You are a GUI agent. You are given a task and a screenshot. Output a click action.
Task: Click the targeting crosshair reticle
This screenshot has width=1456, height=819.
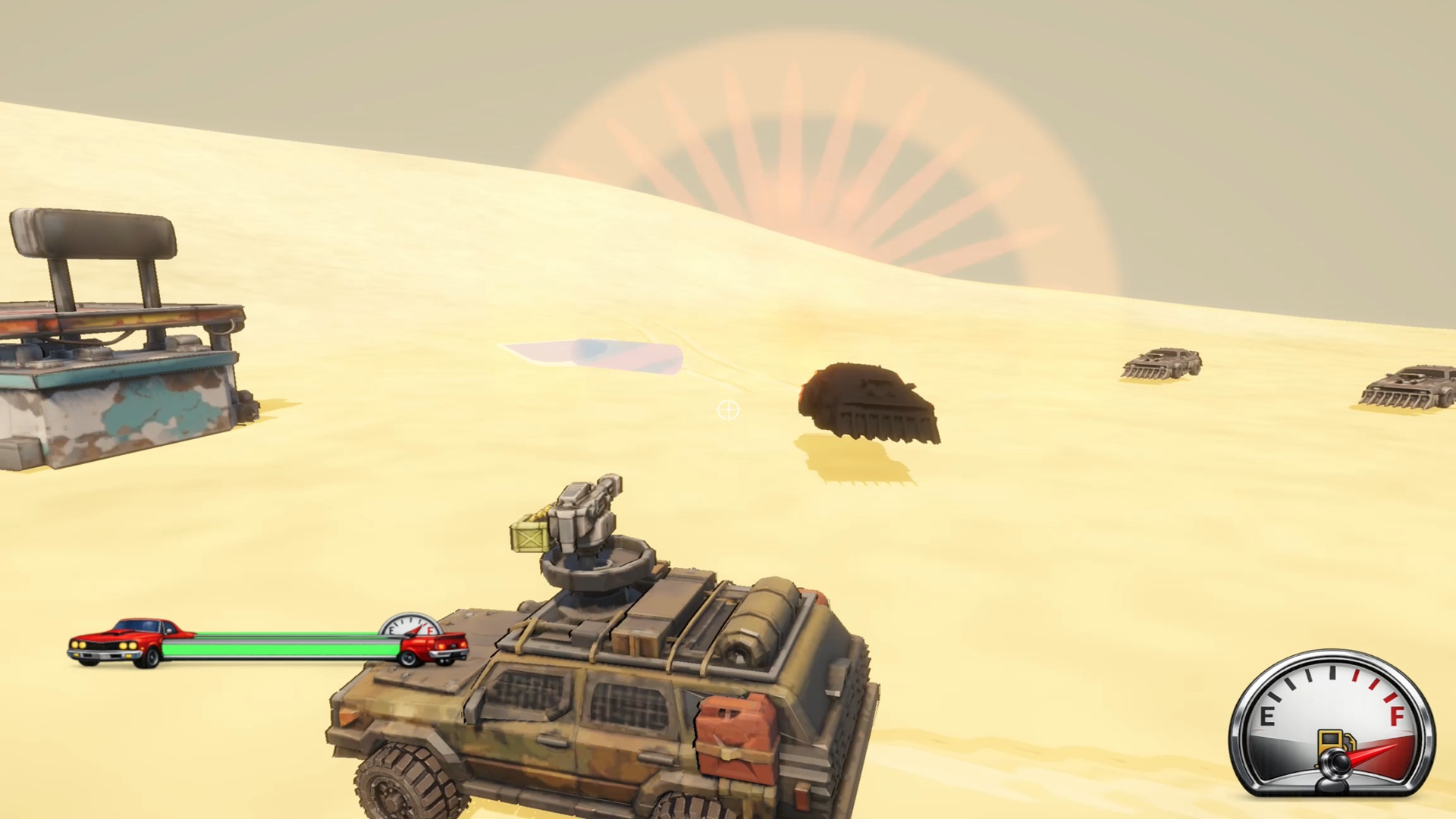click(727, 410)
